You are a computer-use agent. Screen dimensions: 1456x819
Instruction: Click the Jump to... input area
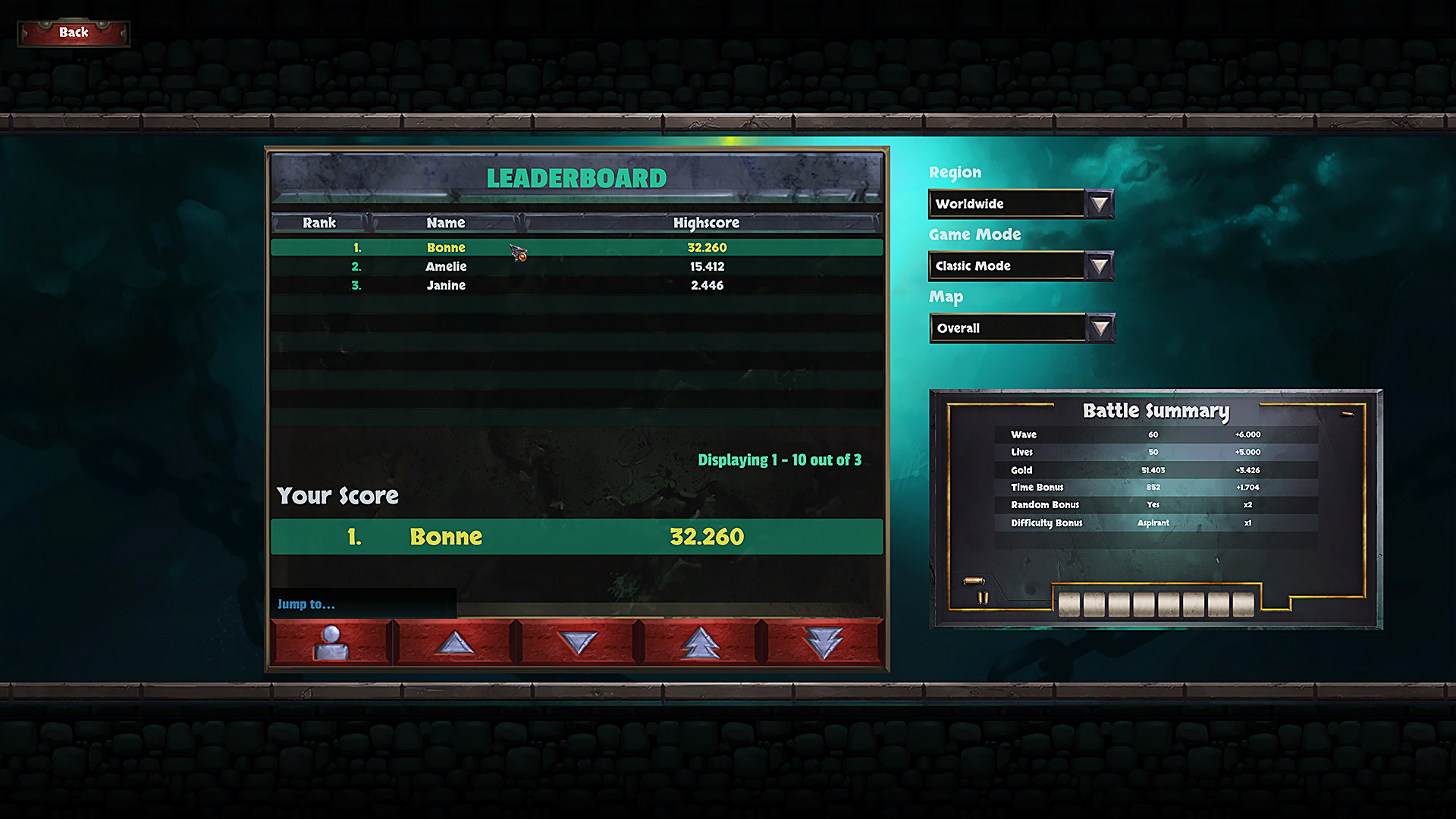coord(364,604)
